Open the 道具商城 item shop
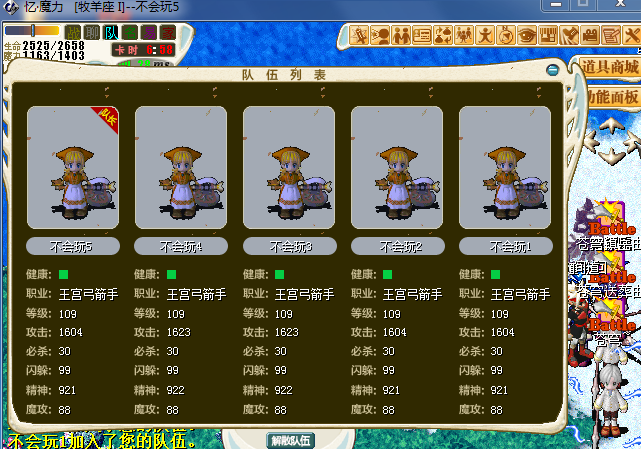 coord(609,68)
